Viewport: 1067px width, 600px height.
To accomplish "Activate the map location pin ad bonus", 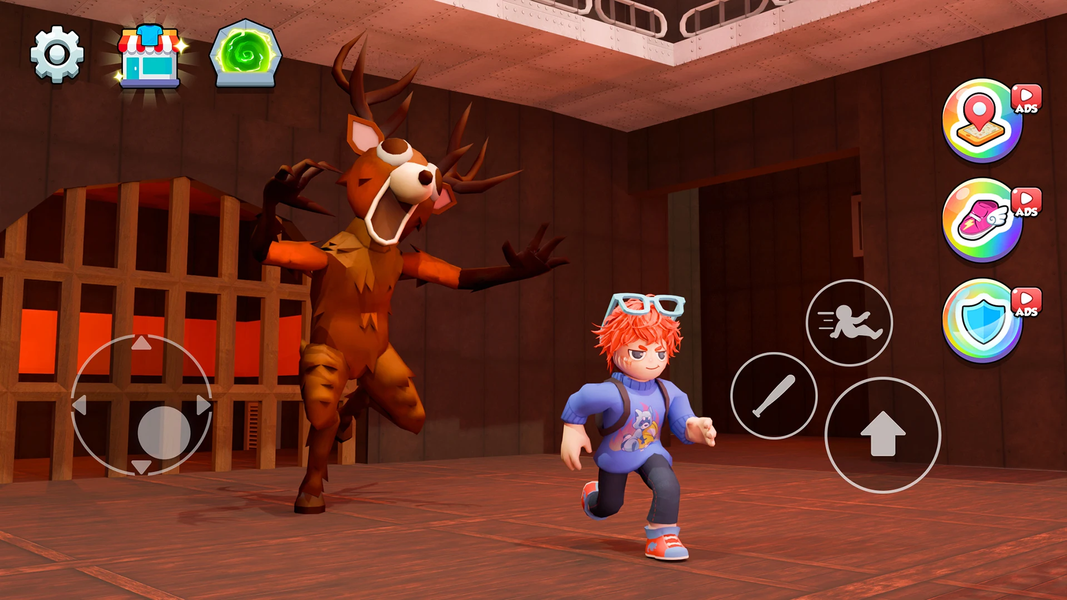I will click(x=982, y=120).
